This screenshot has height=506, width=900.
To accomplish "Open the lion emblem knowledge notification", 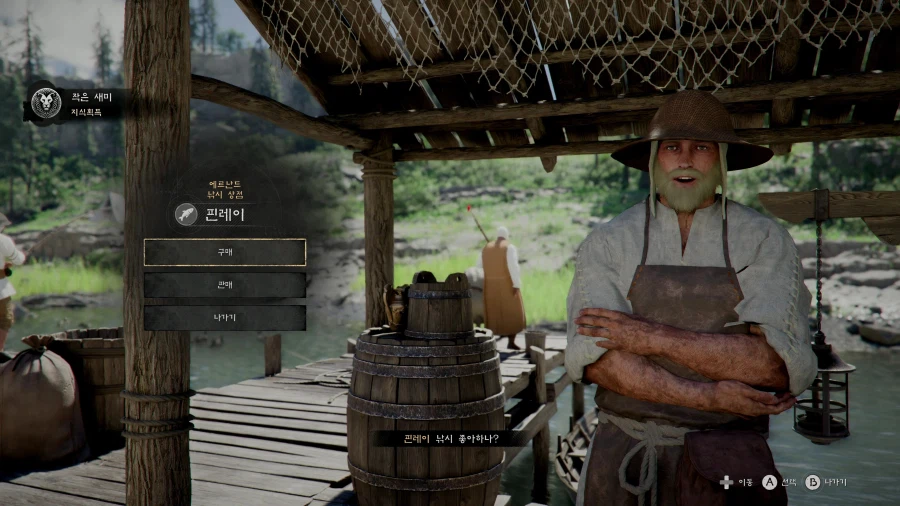I will pos(45,102).
